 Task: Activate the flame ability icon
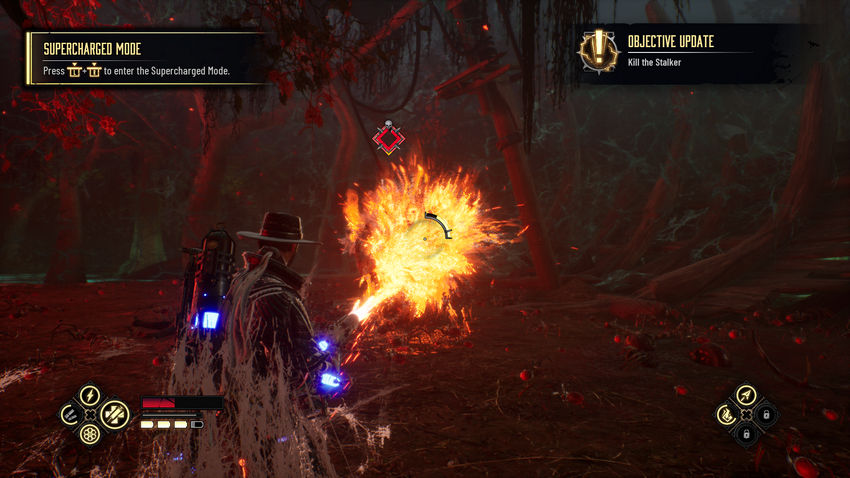point(727,414)
